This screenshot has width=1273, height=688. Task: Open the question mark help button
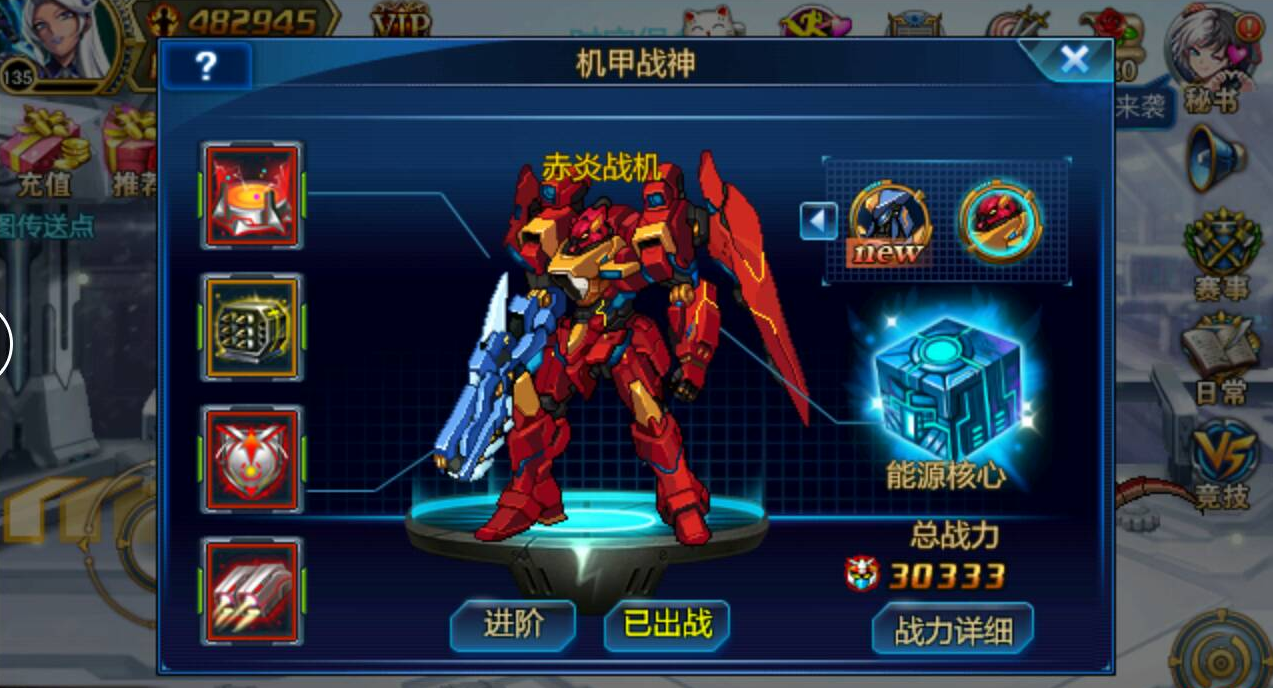click(206, 66)
